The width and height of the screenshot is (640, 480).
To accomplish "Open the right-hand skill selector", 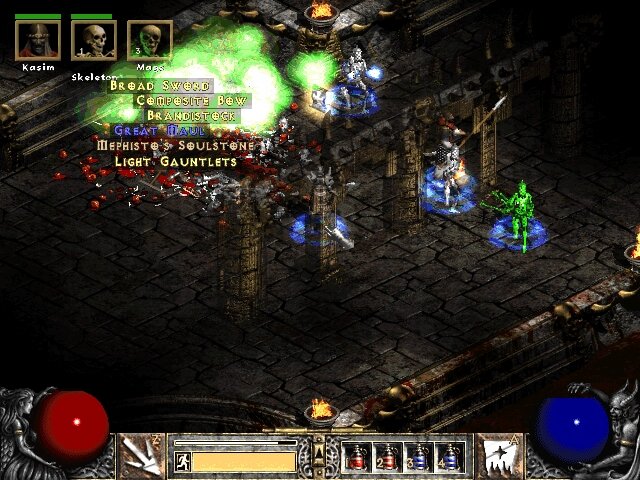I will click(x=497, y=455).
